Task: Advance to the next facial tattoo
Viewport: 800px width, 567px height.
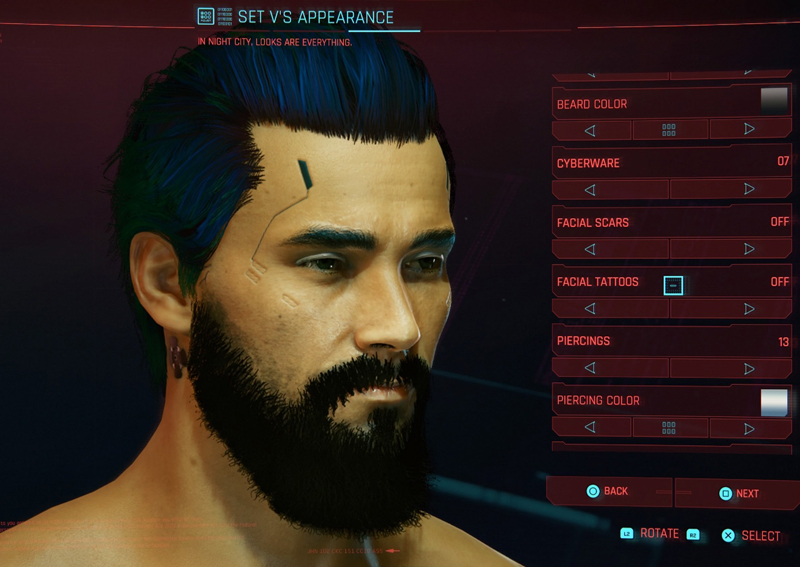Action: pos(749,309)
